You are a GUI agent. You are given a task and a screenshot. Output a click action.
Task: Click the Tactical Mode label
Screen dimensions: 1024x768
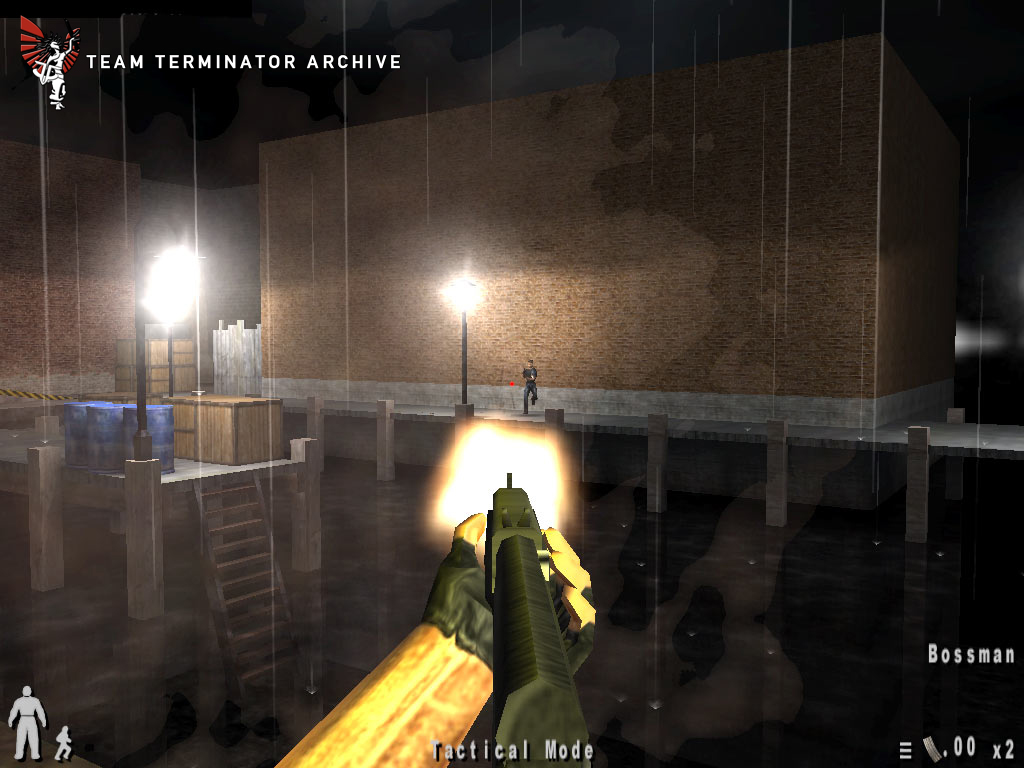click(x=513, y=750)
